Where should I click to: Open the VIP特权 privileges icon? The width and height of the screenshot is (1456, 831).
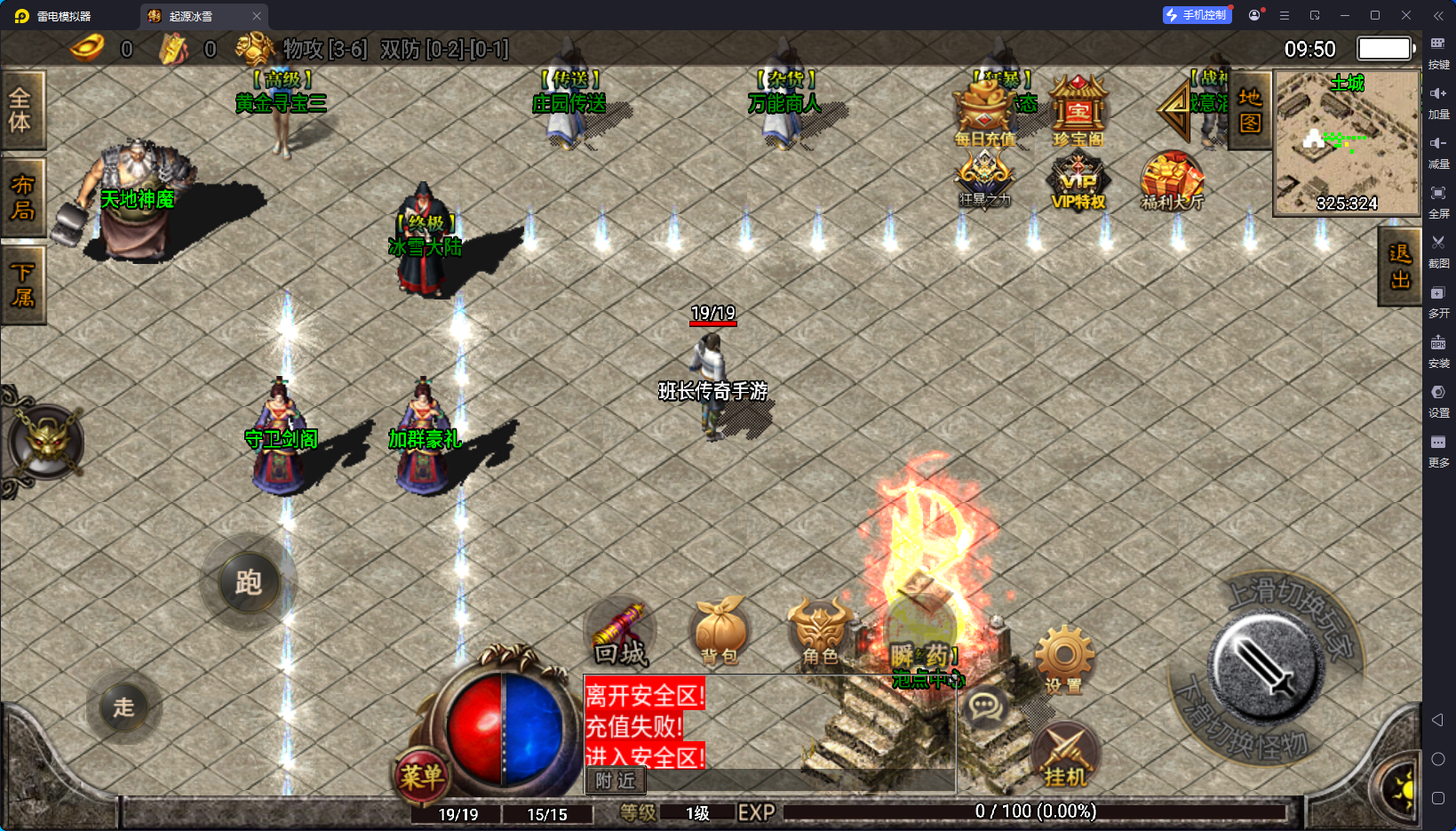click(x=1078, y=182)
